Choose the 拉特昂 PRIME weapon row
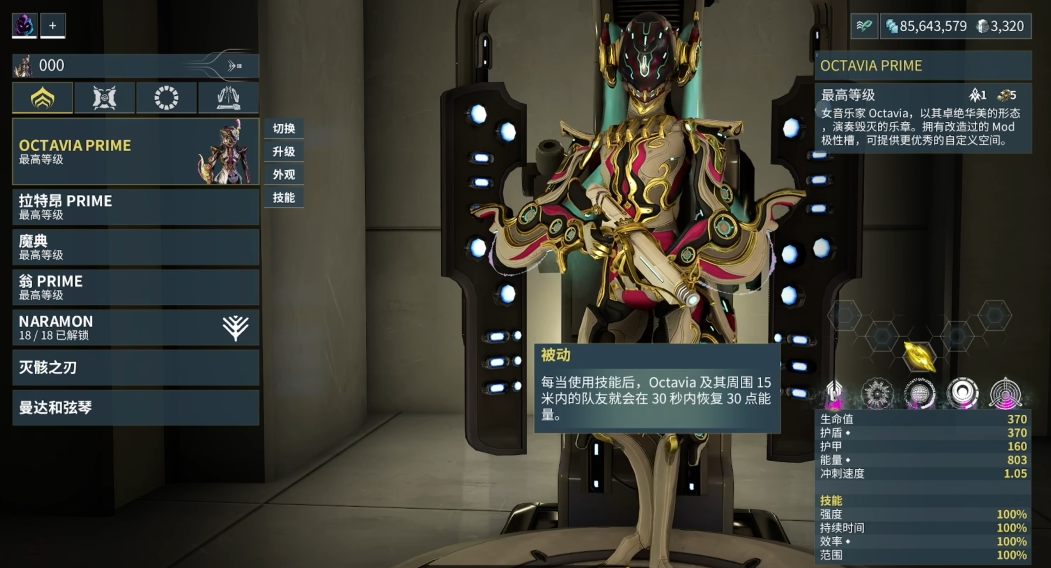 click(x=135, y=206)
